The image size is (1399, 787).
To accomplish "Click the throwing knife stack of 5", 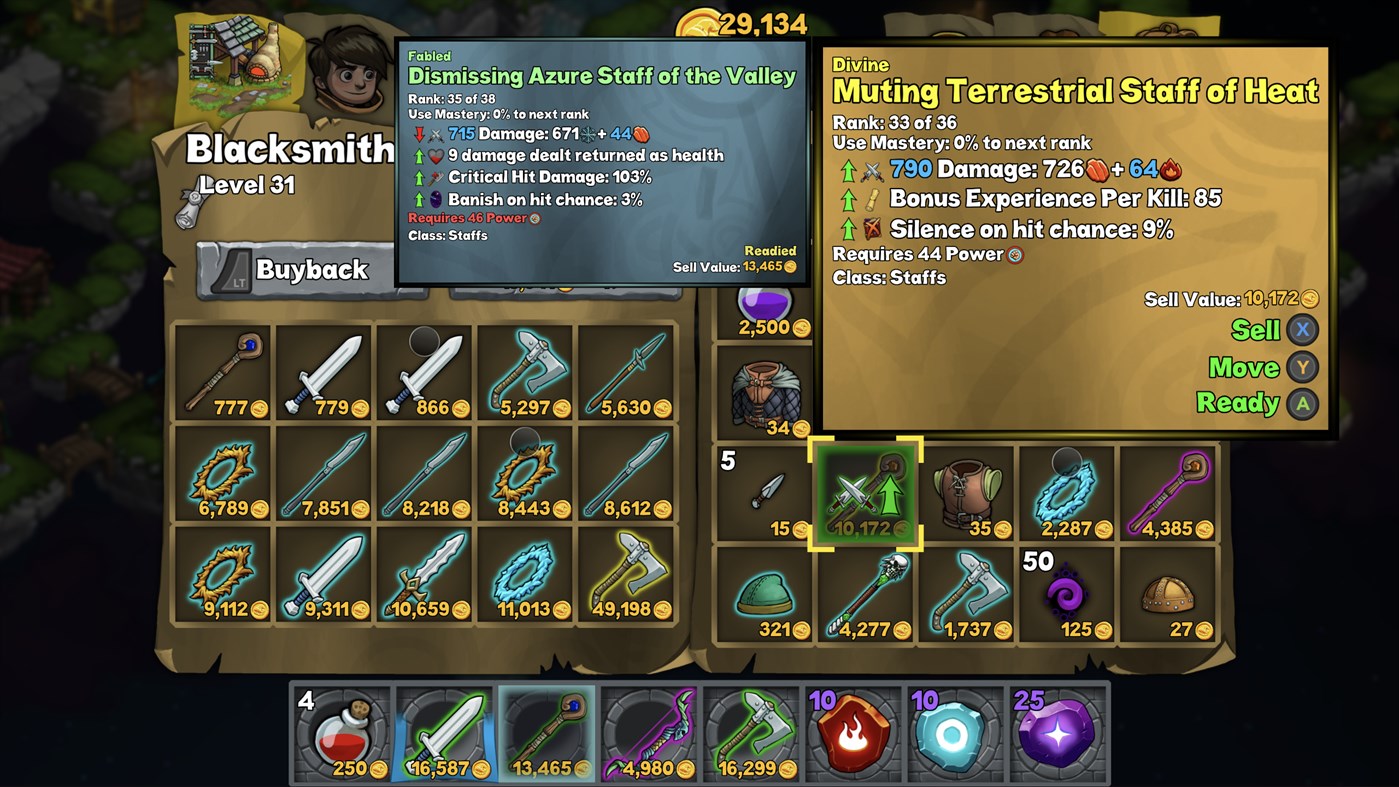I will [764, 493].
